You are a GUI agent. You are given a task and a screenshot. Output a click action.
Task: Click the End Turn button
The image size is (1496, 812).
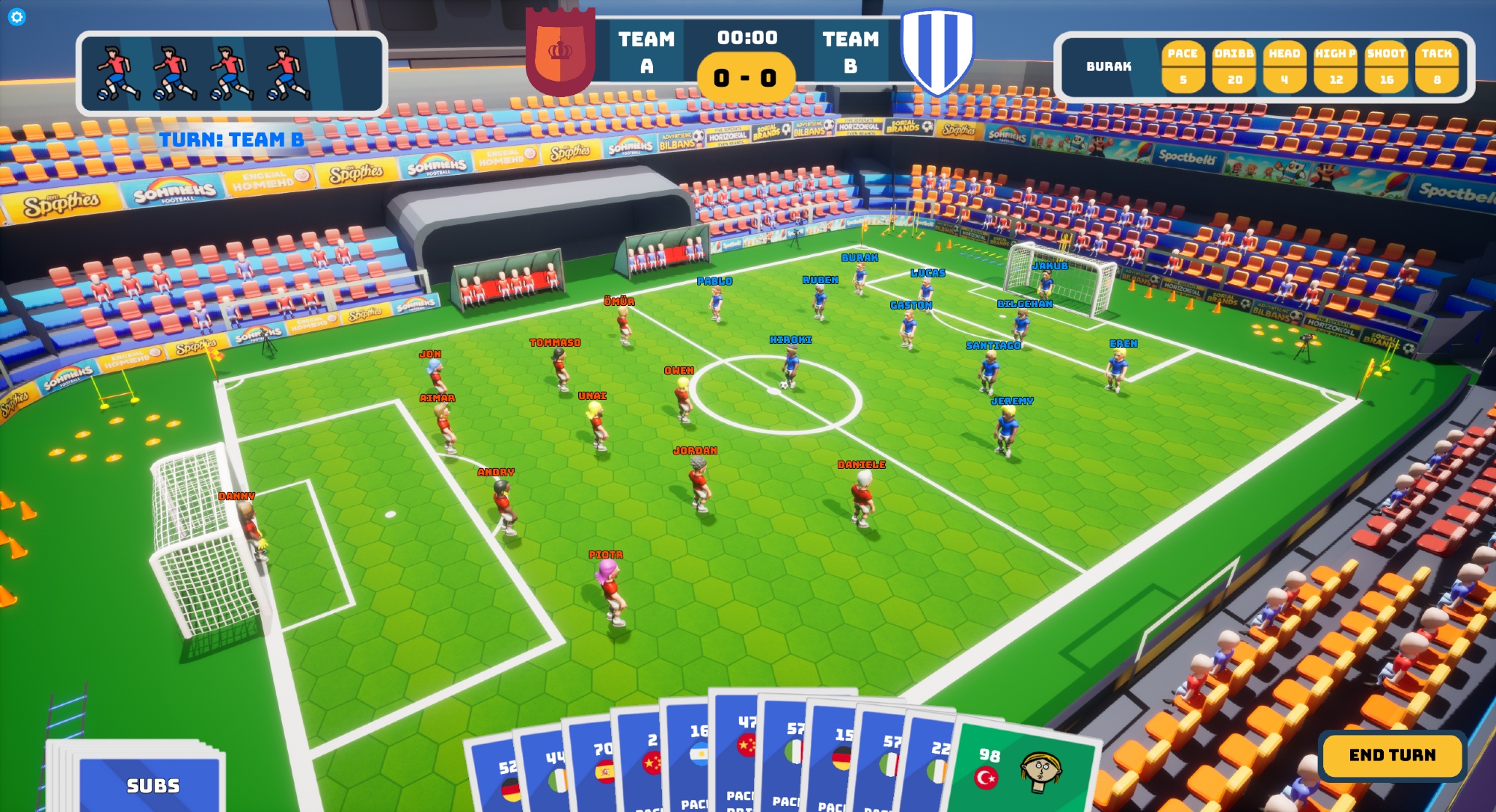1391,755
